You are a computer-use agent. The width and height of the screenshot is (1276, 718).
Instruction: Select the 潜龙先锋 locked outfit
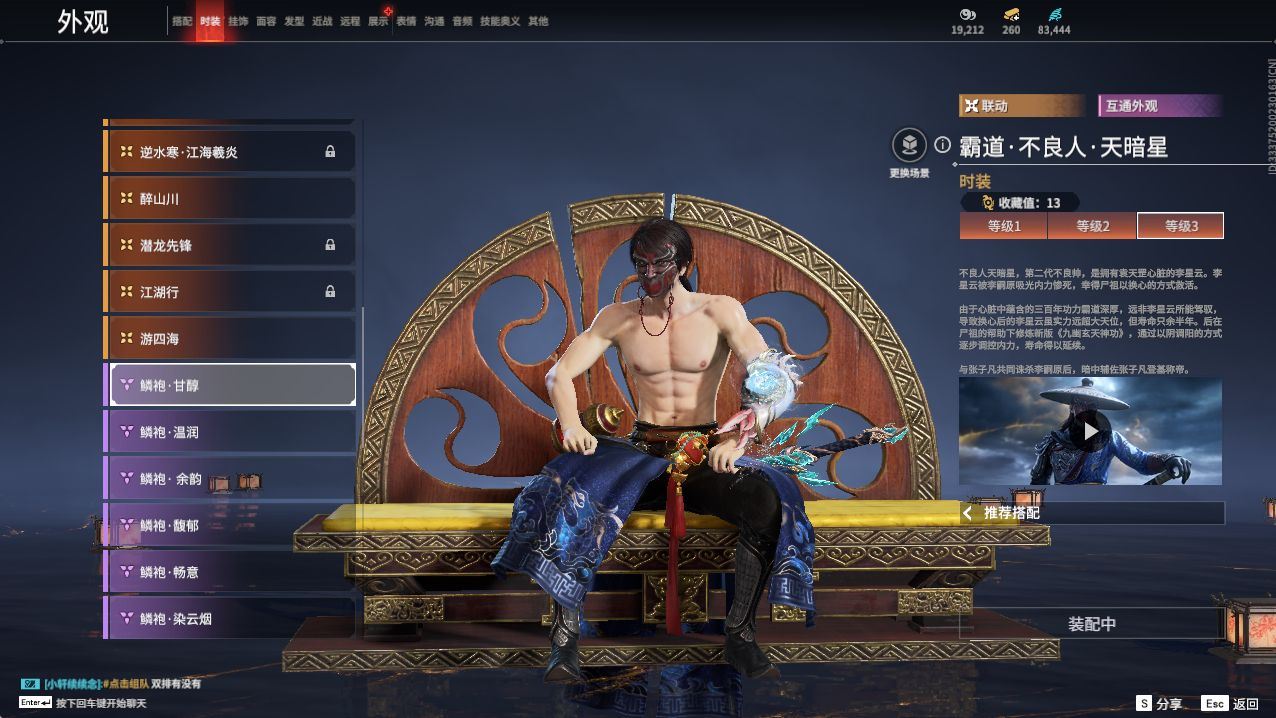point(230,245)
